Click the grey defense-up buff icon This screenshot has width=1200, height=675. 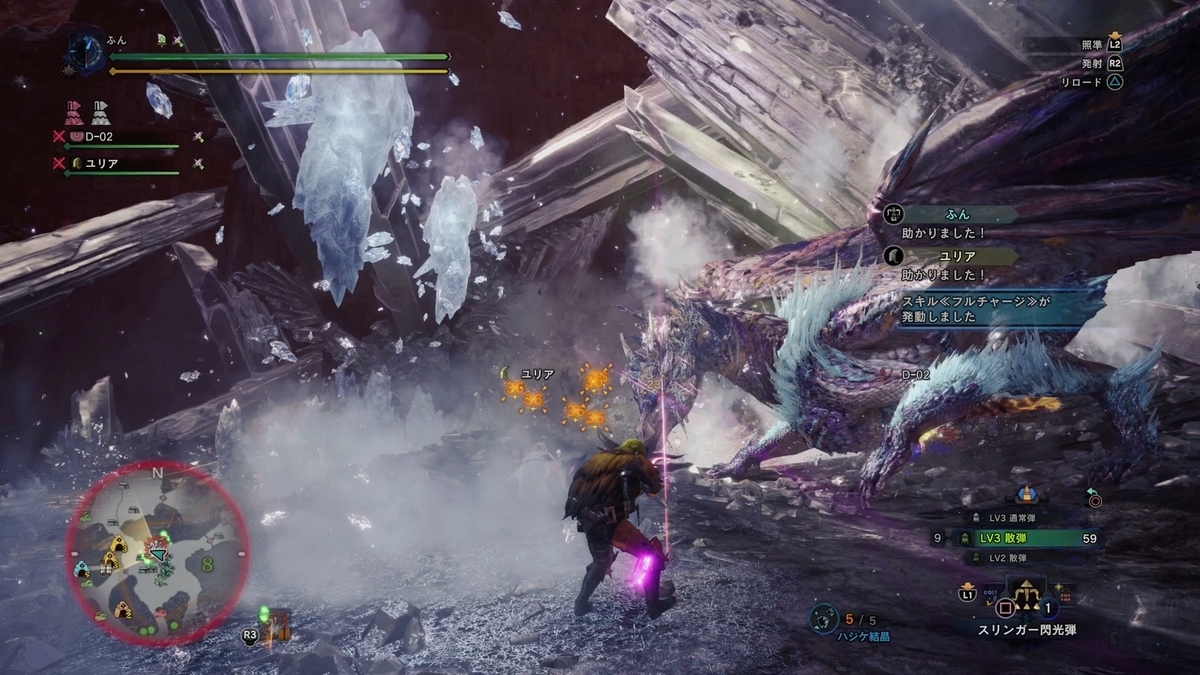coord(100,110)
